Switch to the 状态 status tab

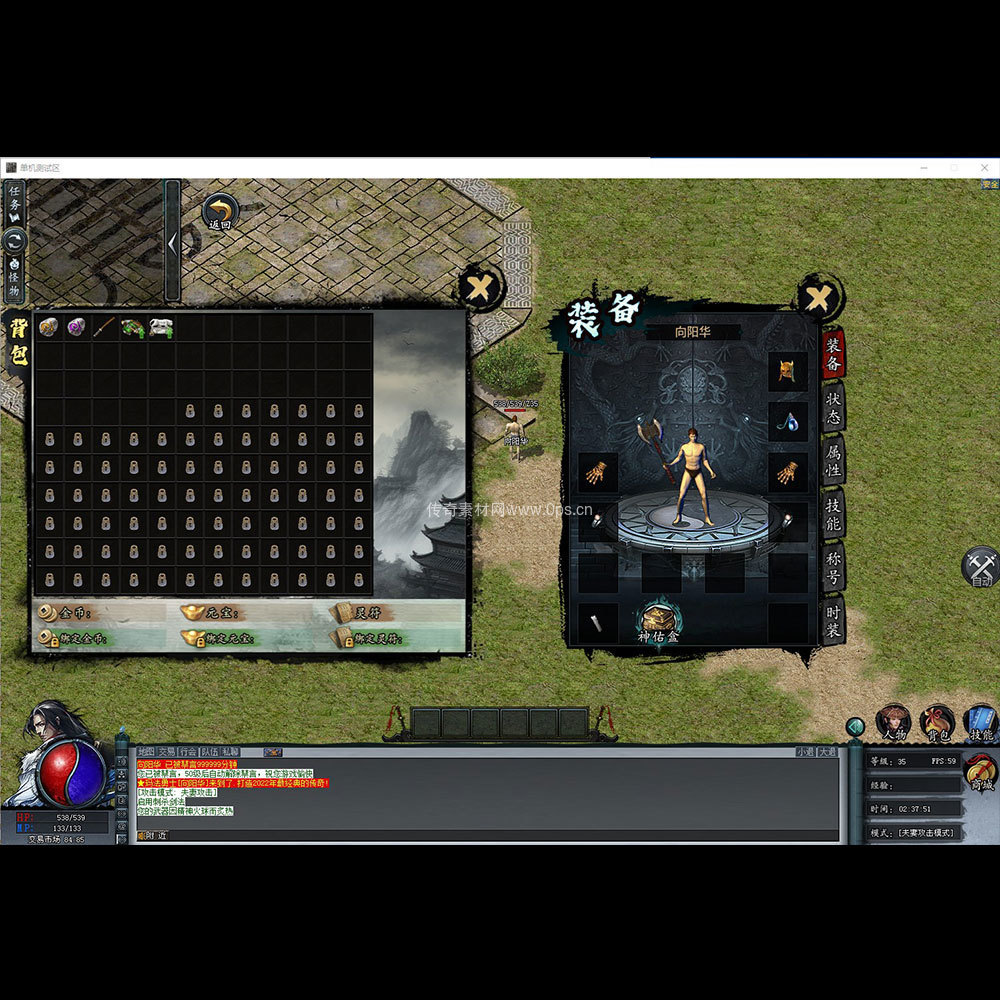pos(833,406)
